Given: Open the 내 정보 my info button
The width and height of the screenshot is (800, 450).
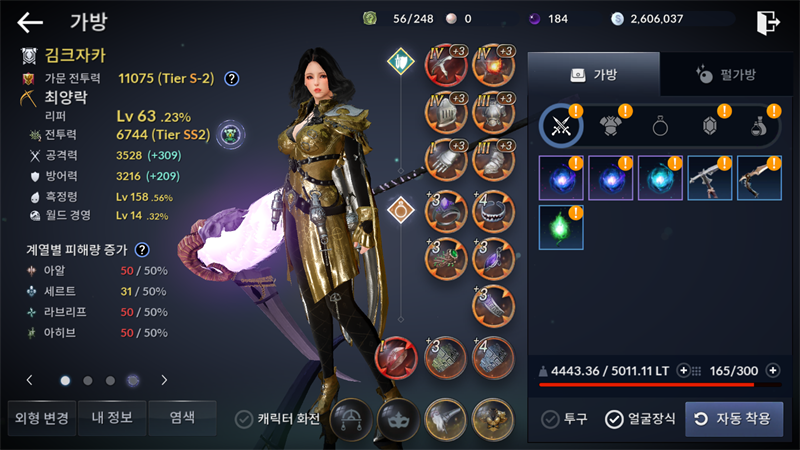Looking at the screenshot, I should [112, 417].
